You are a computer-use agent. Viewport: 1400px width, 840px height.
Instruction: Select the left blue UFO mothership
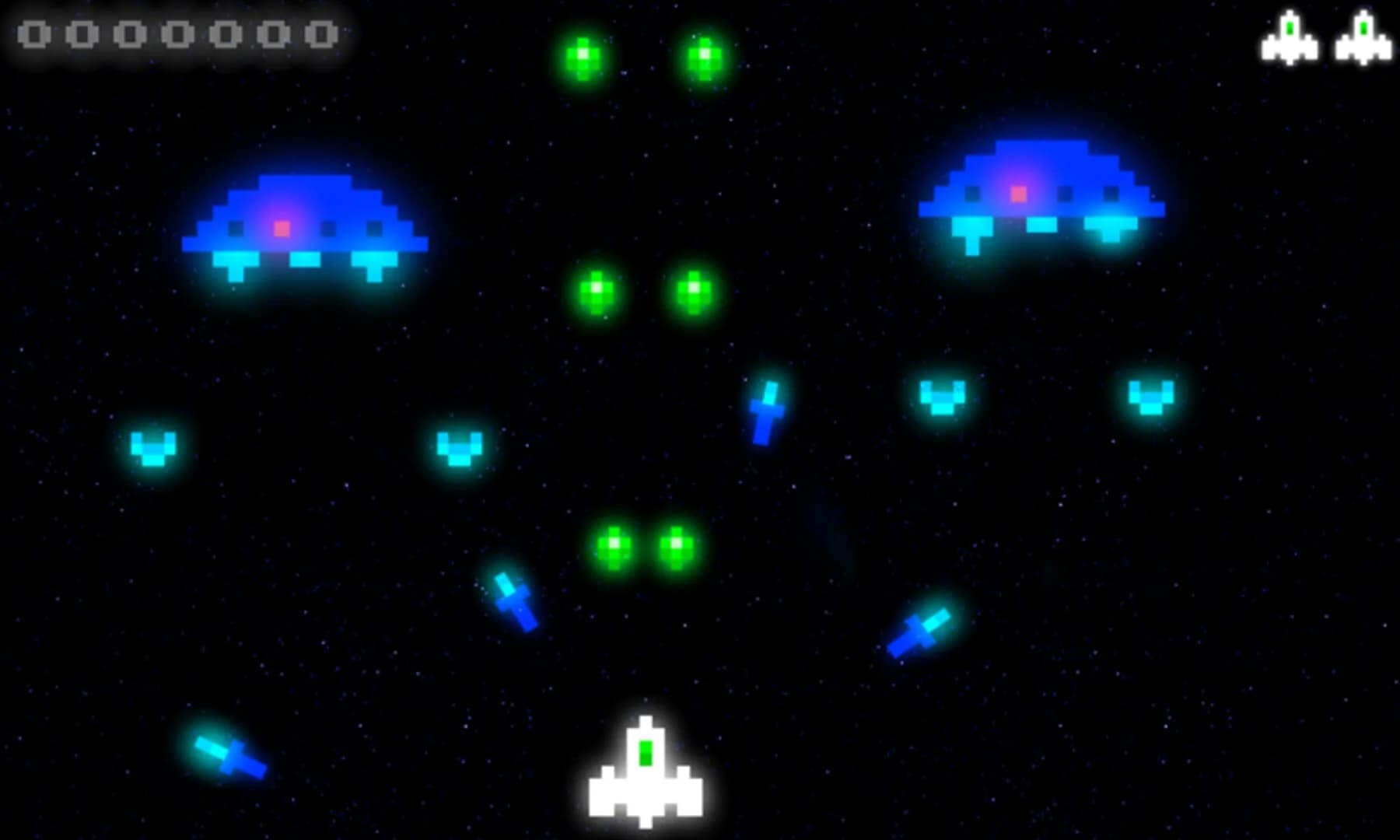click(x=303, y=226)
